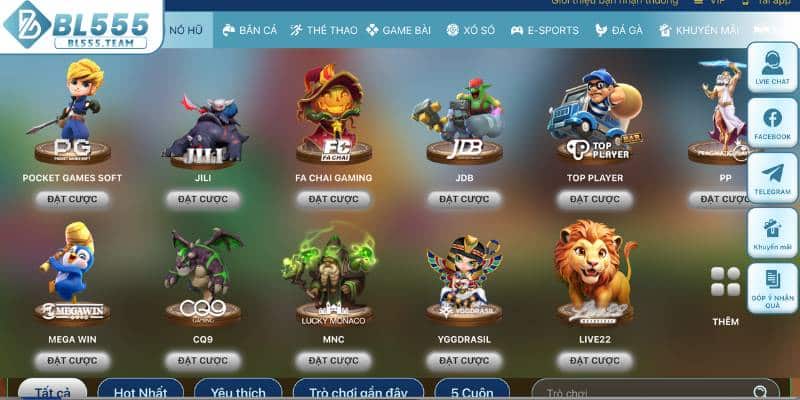800x400 pixels.
Task: Click Đặt Cược under JILI
Action: coord(203,199)
